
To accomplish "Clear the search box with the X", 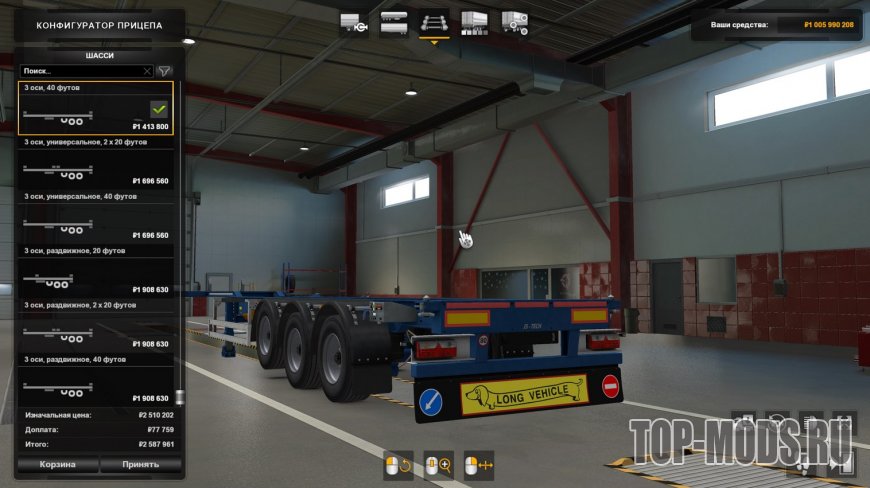I will (147, 72).
